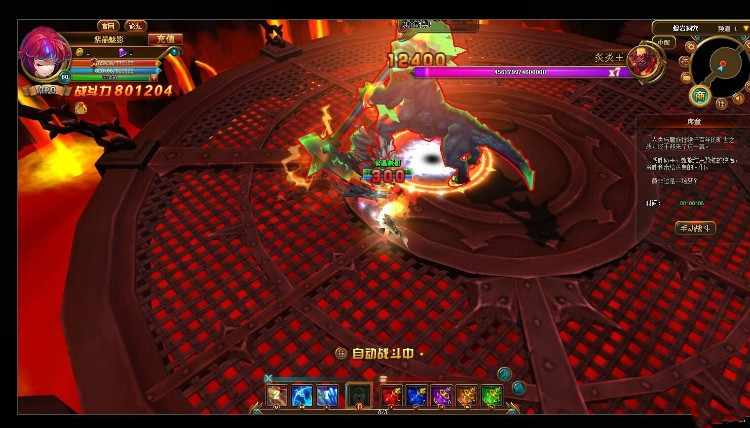Viewport: 750px width, 428px height.
Task: Use the green potion hotbar slot
Action: (x=492, y=396)
